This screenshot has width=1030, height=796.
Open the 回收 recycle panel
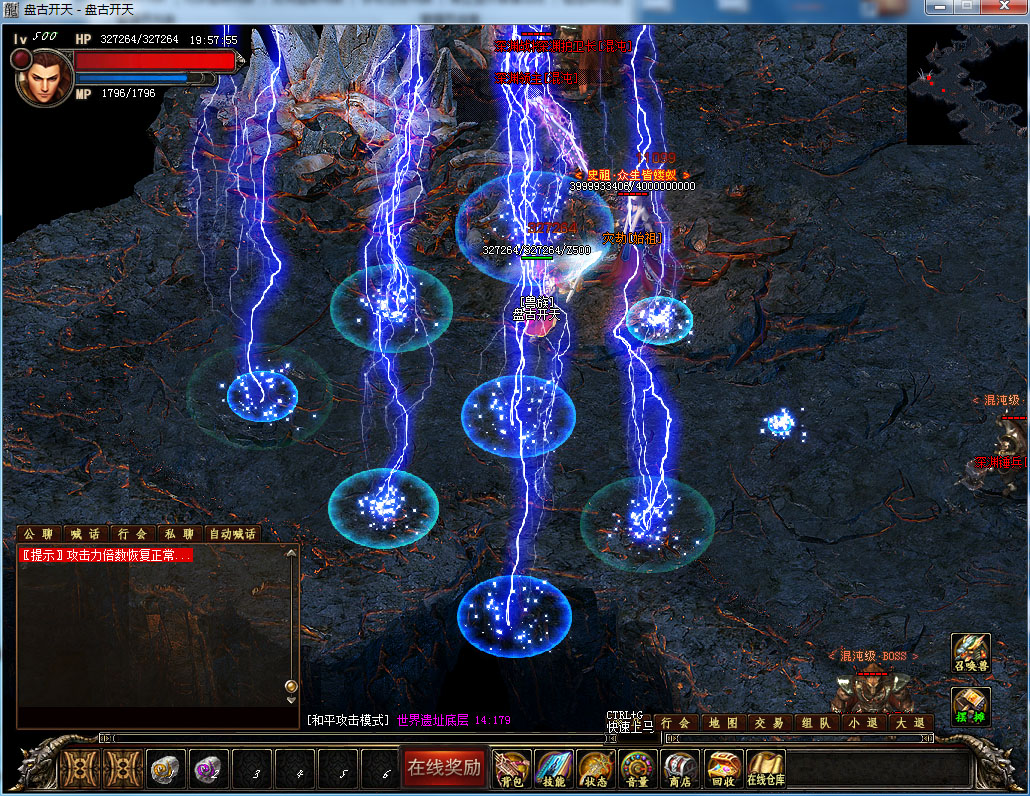coord(723,768)
